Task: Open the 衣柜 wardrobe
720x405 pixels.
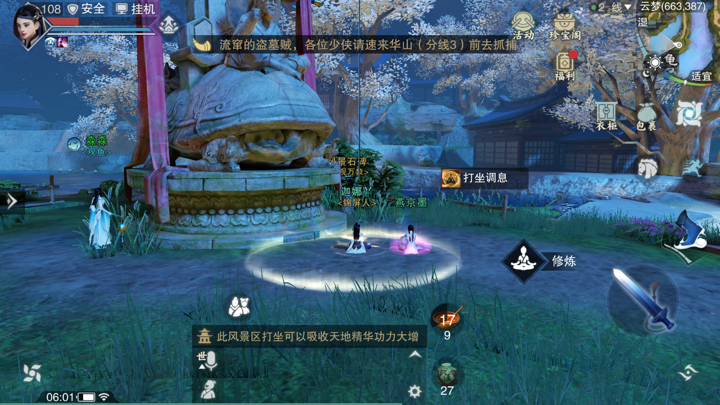Action: [607, 116]
